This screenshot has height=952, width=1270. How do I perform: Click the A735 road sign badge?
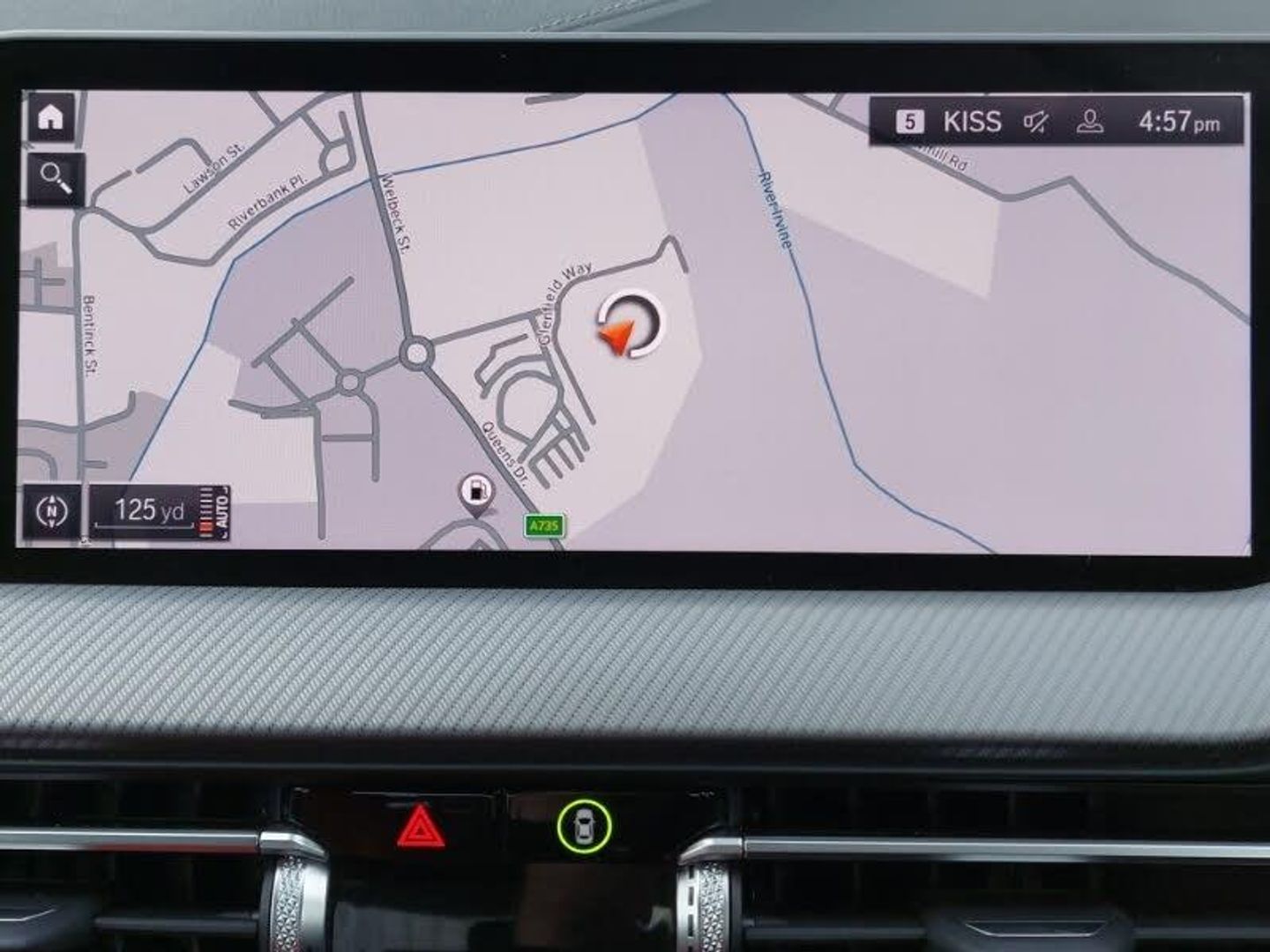[543, 526]
